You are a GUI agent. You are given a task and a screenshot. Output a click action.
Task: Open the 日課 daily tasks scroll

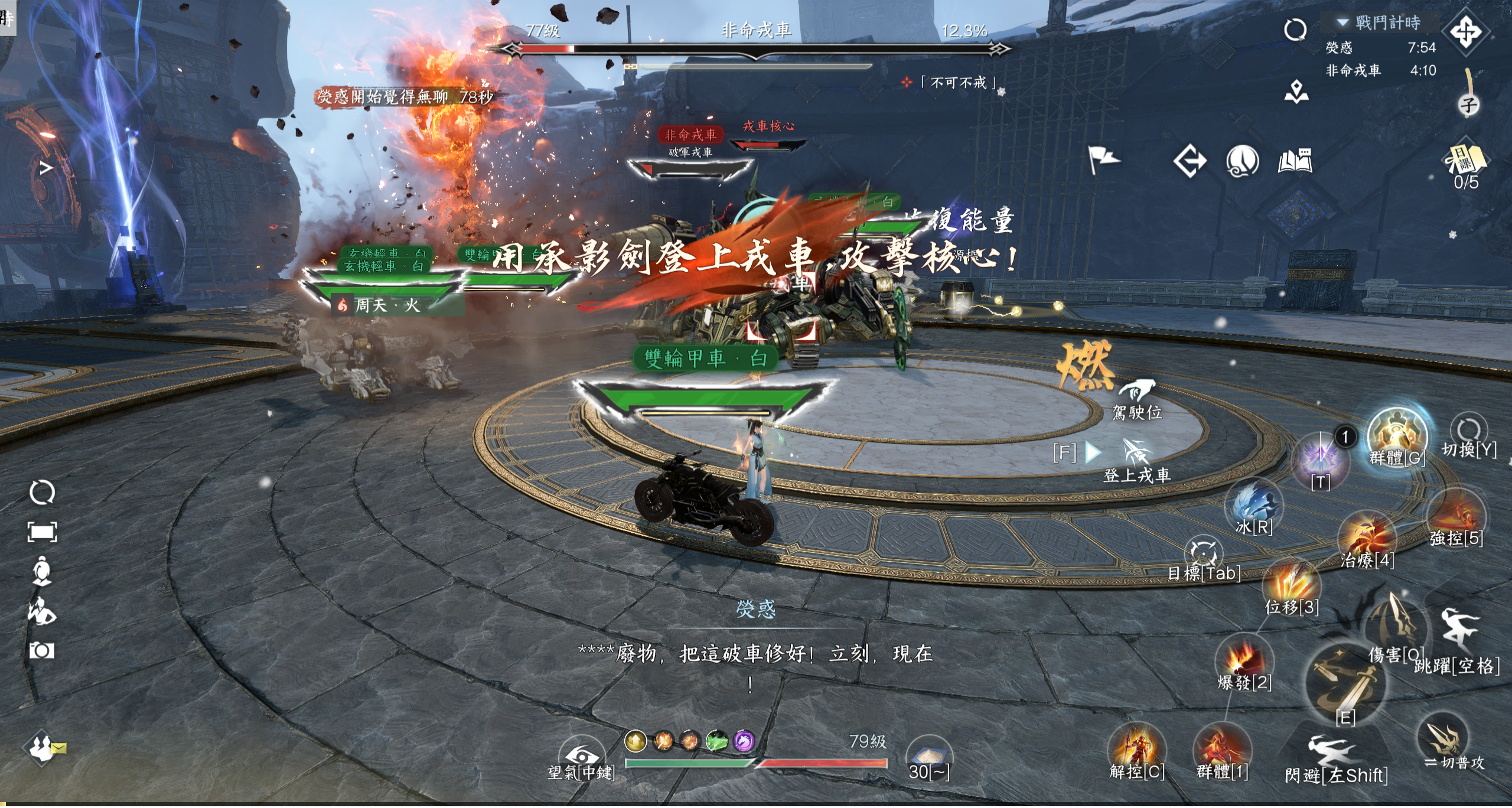(1467, 159)
